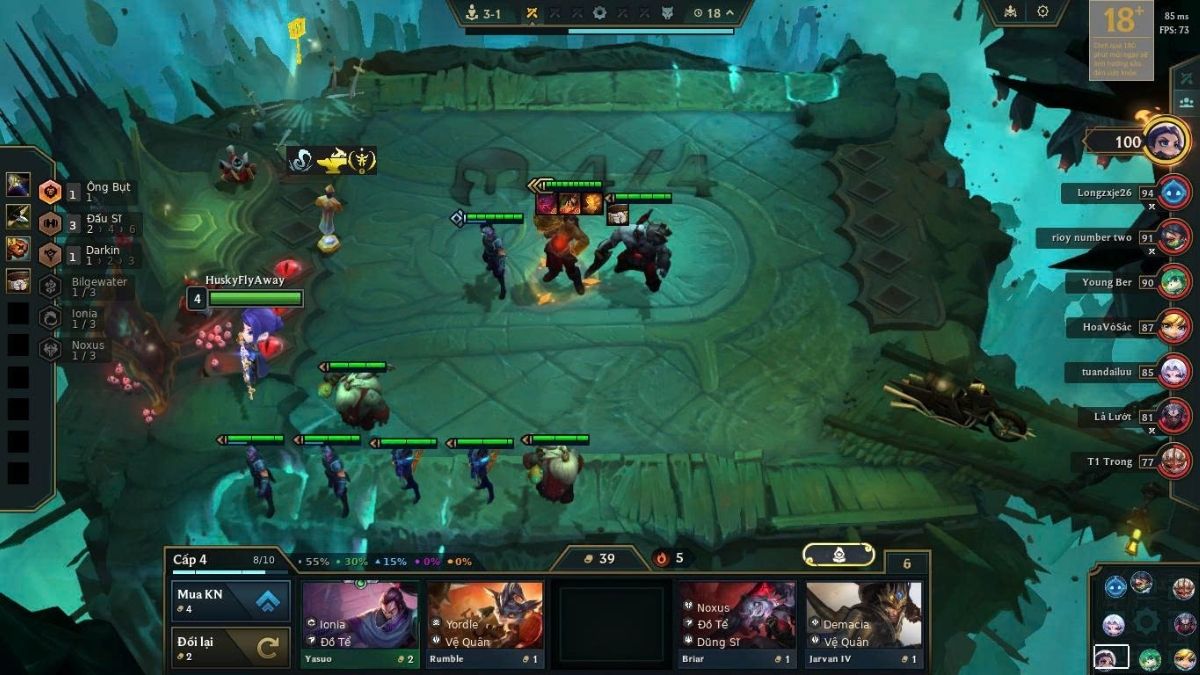Purchase the Rumble shop card
This screenshot has height=675, width=1200.
point(485,625)
